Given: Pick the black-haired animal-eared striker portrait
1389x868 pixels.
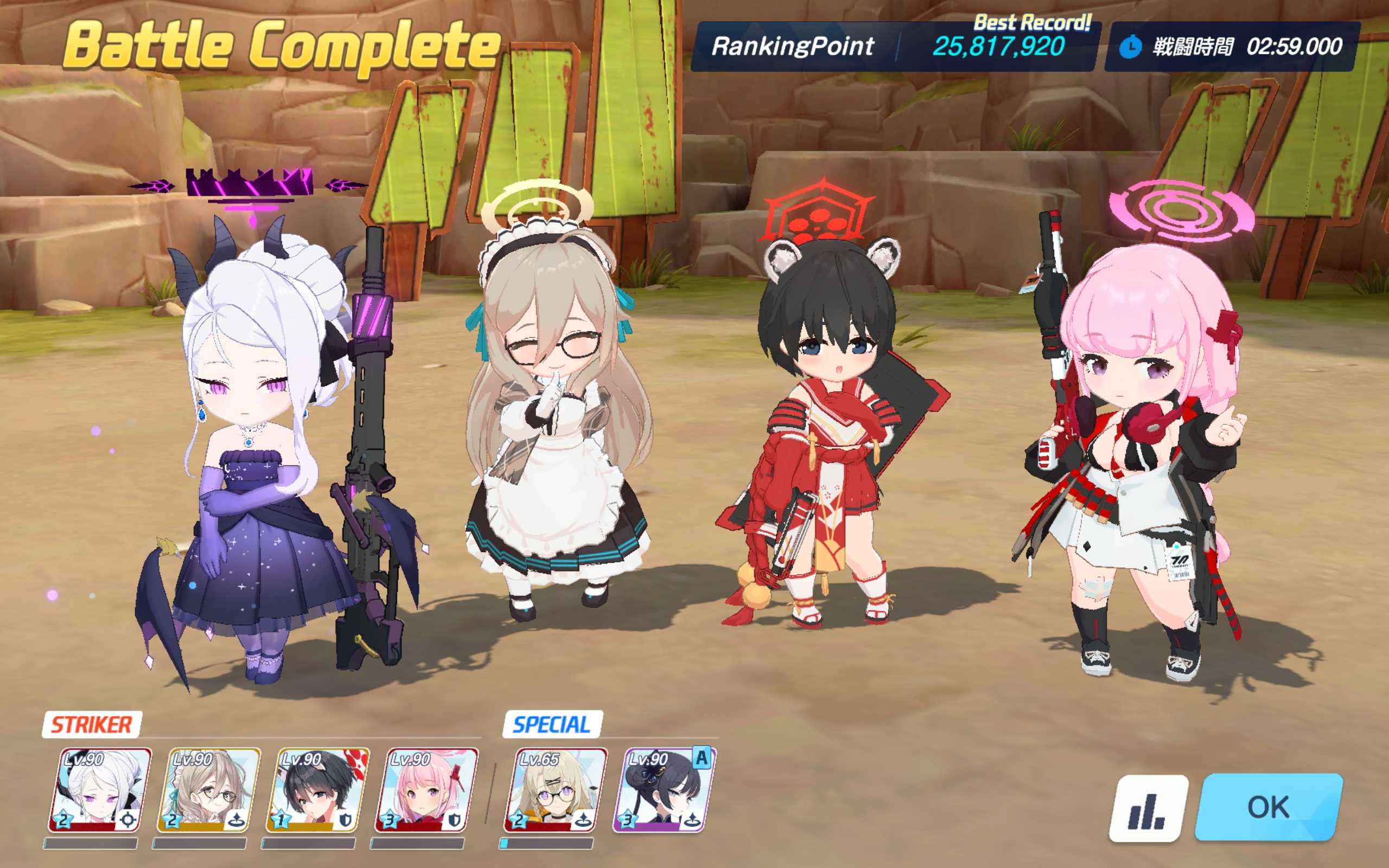Looking at the screenshot, I should [x=317, y=790].
